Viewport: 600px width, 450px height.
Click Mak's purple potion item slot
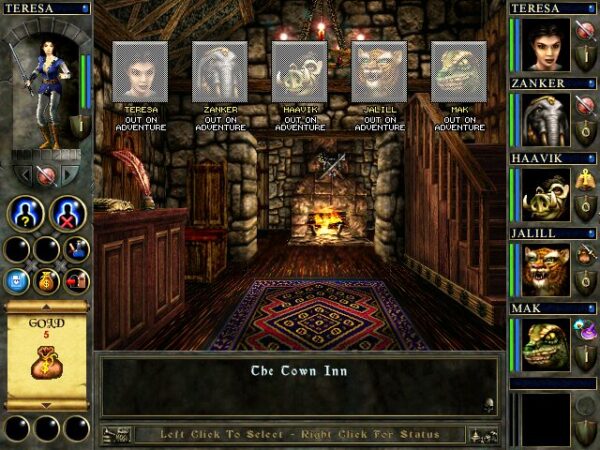(584, 326)
